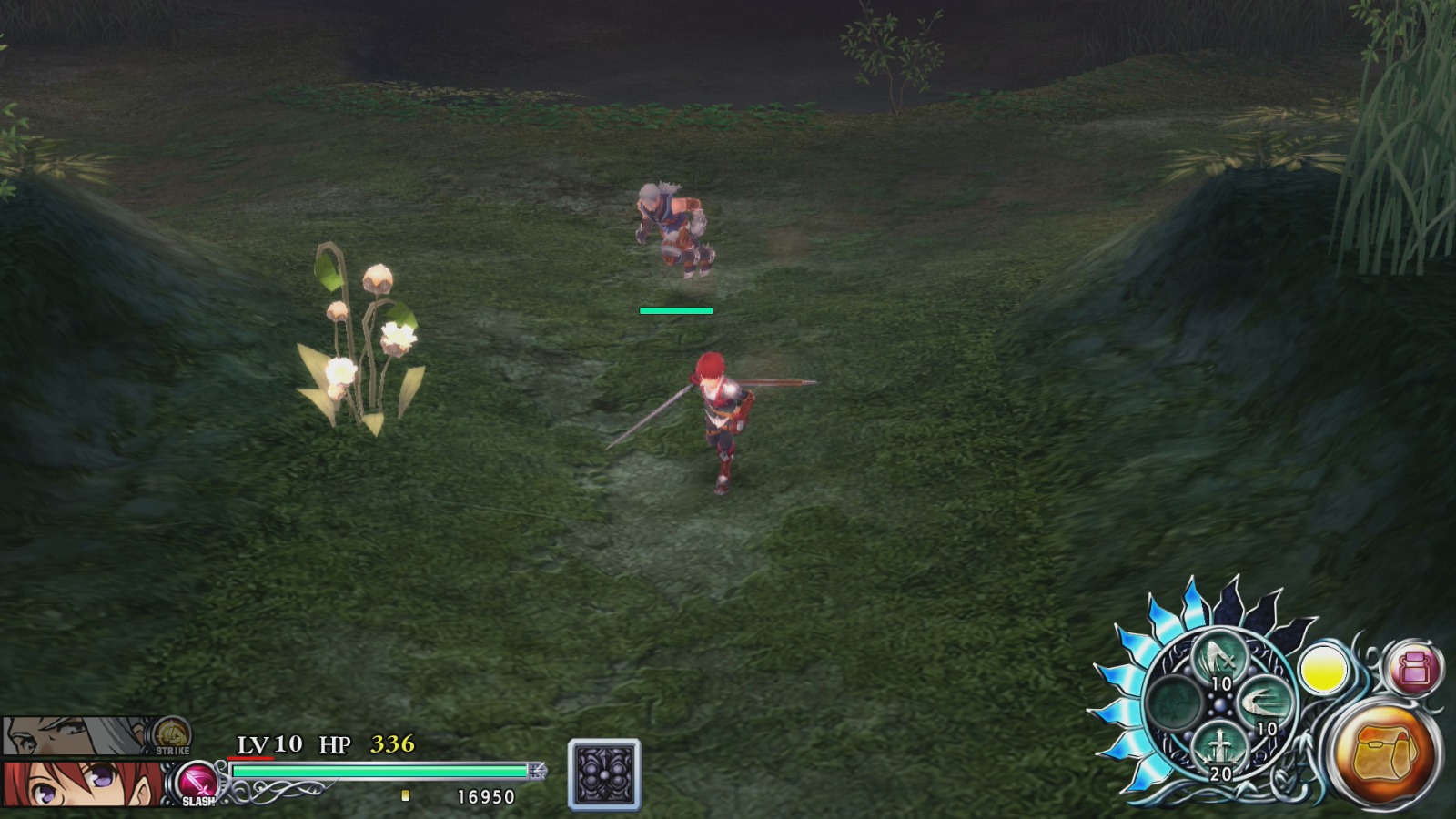Click the red LV 10 underline marker

(250, 759)
